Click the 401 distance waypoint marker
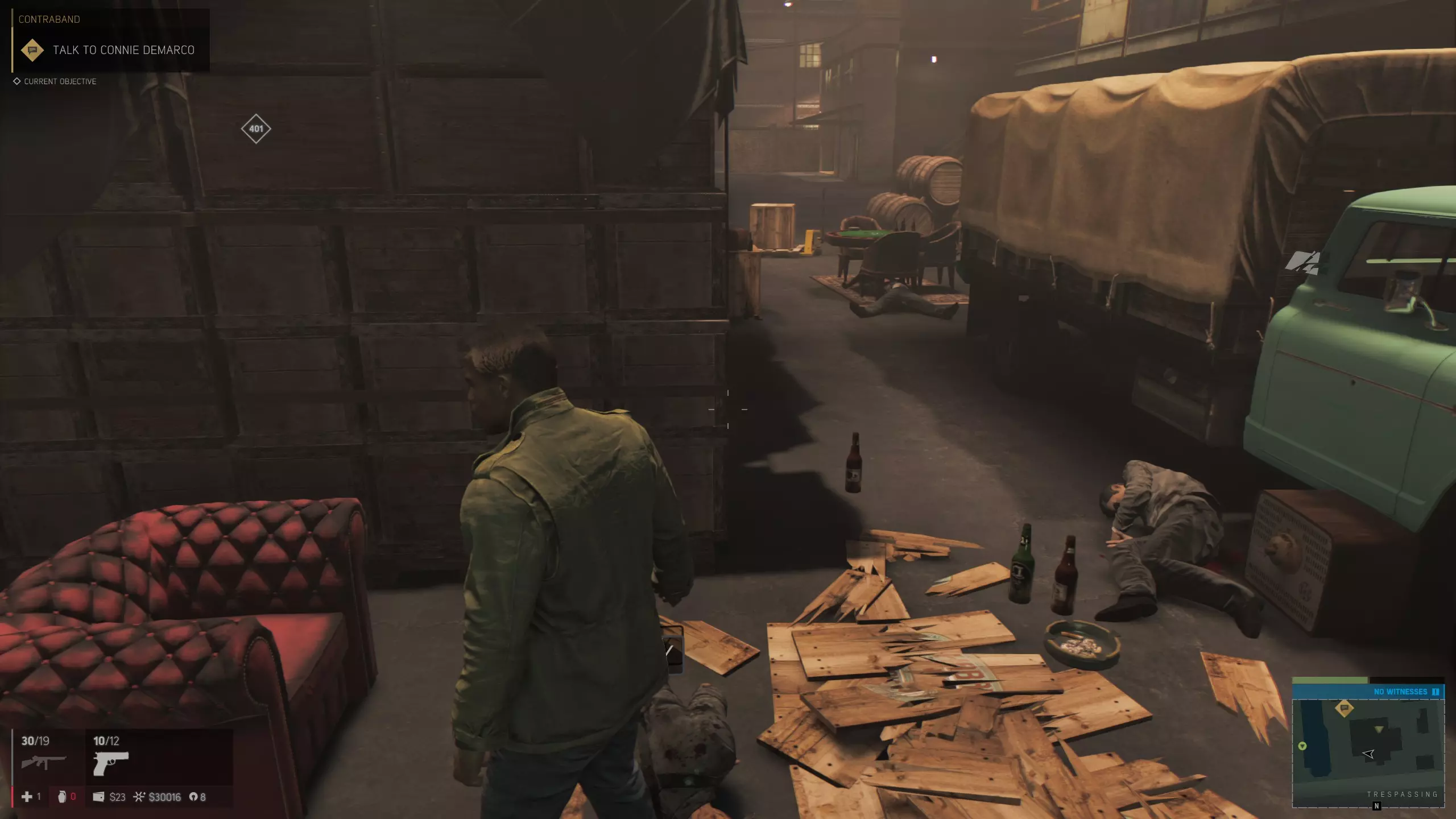 tap(256, 129)
